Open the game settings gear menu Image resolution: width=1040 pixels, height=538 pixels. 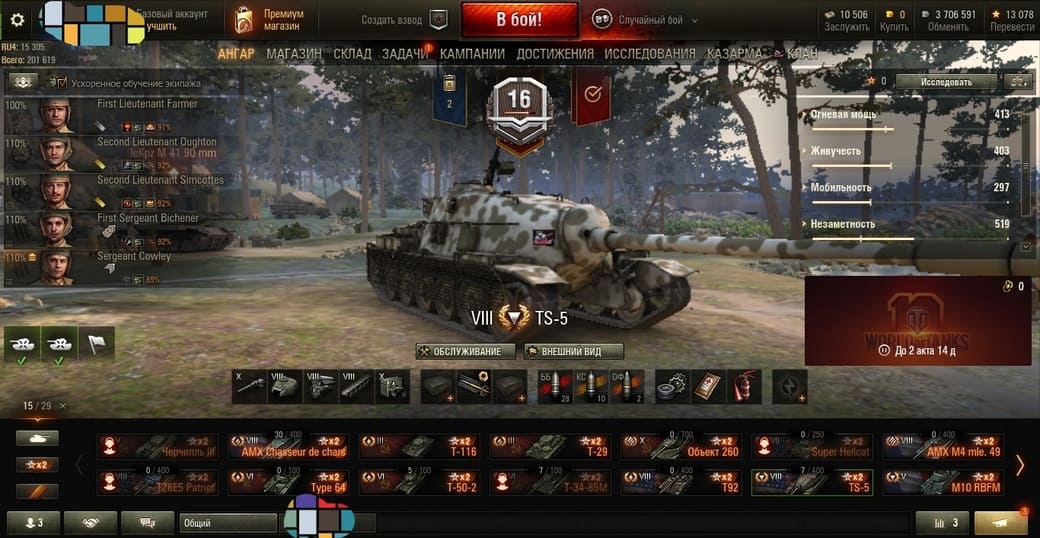[17, 19]
